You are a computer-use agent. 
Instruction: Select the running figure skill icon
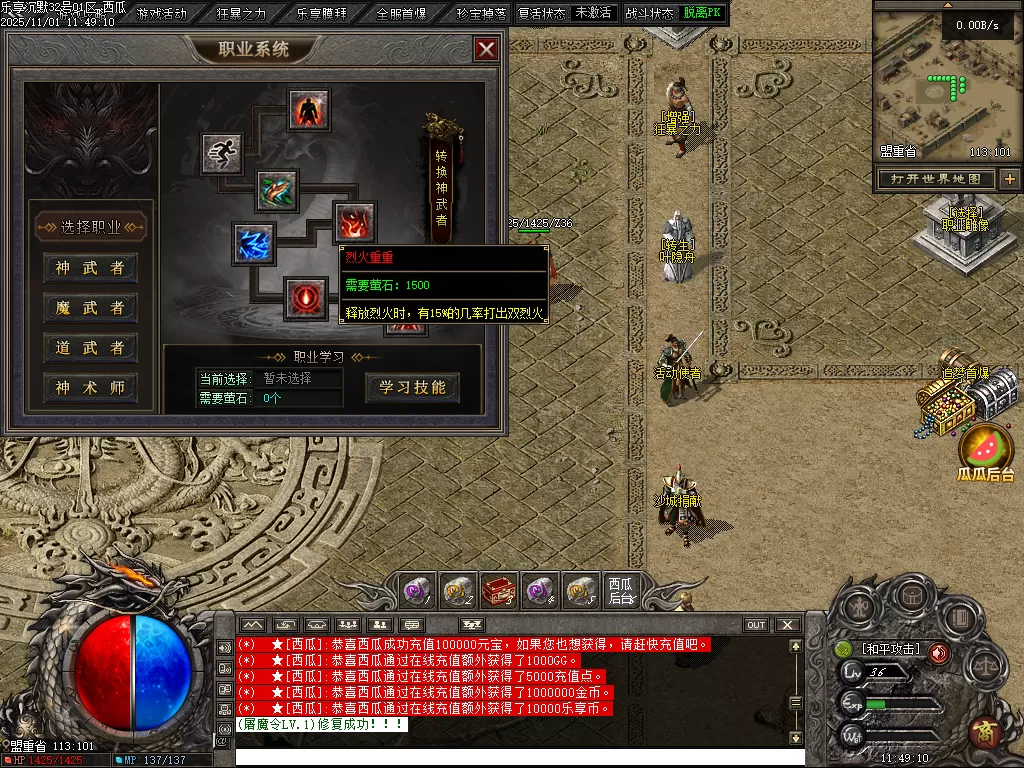pyautogui.click(x=221, y=153)
